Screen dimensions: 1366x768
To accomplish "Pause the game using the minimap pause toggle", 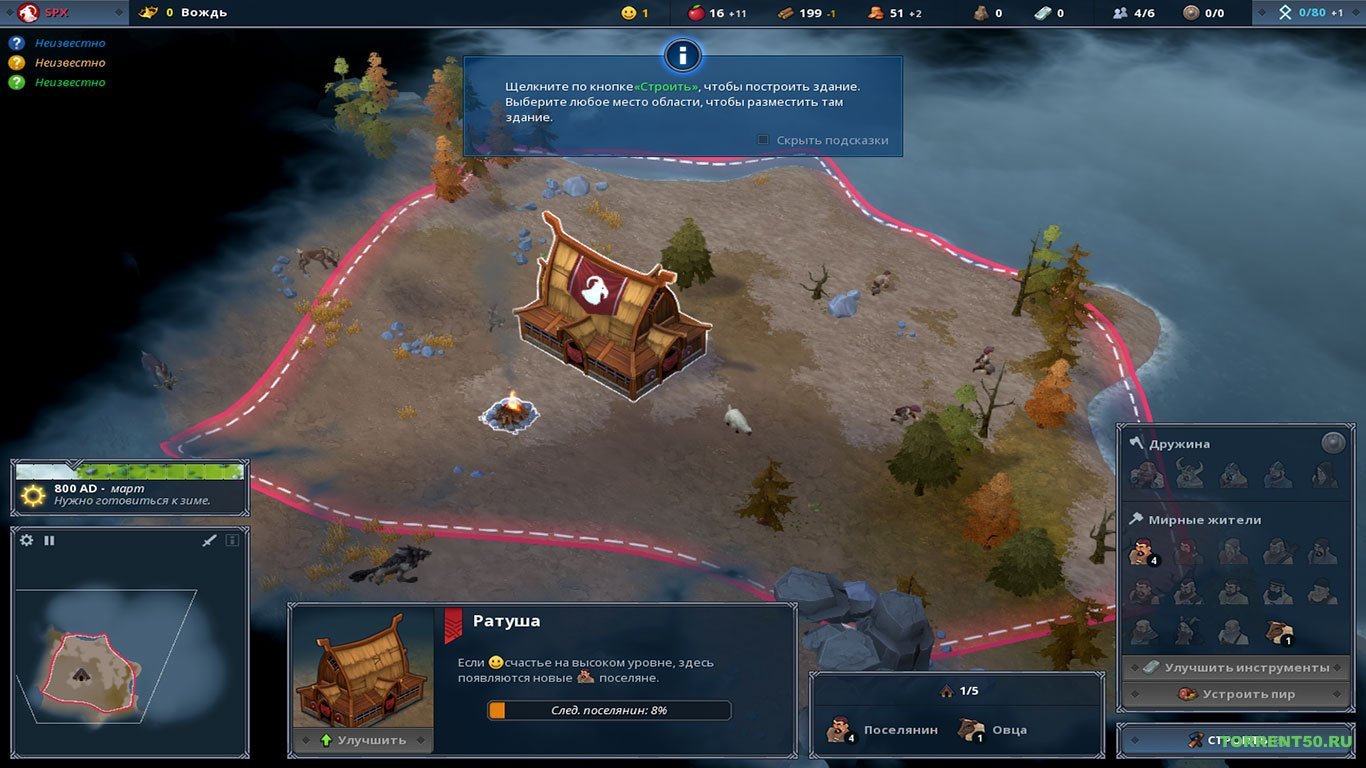I will point(47,539).
